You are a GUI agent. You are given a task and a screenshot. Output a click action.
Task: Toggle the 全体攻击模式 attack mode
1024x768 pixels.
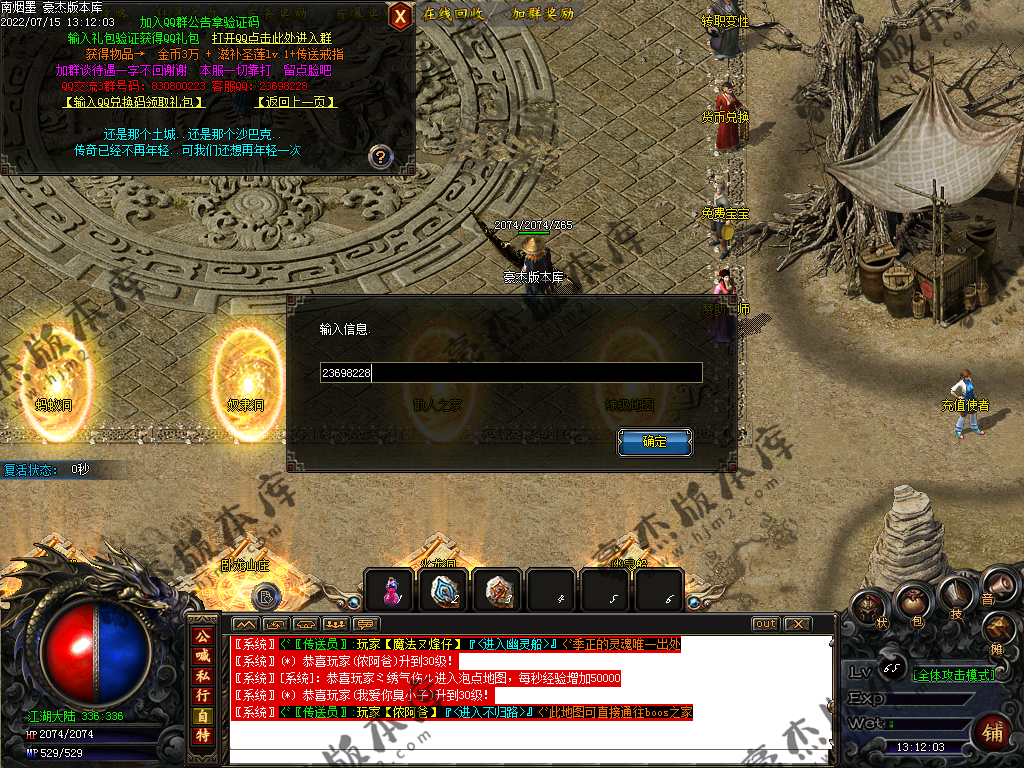point(955,675)
